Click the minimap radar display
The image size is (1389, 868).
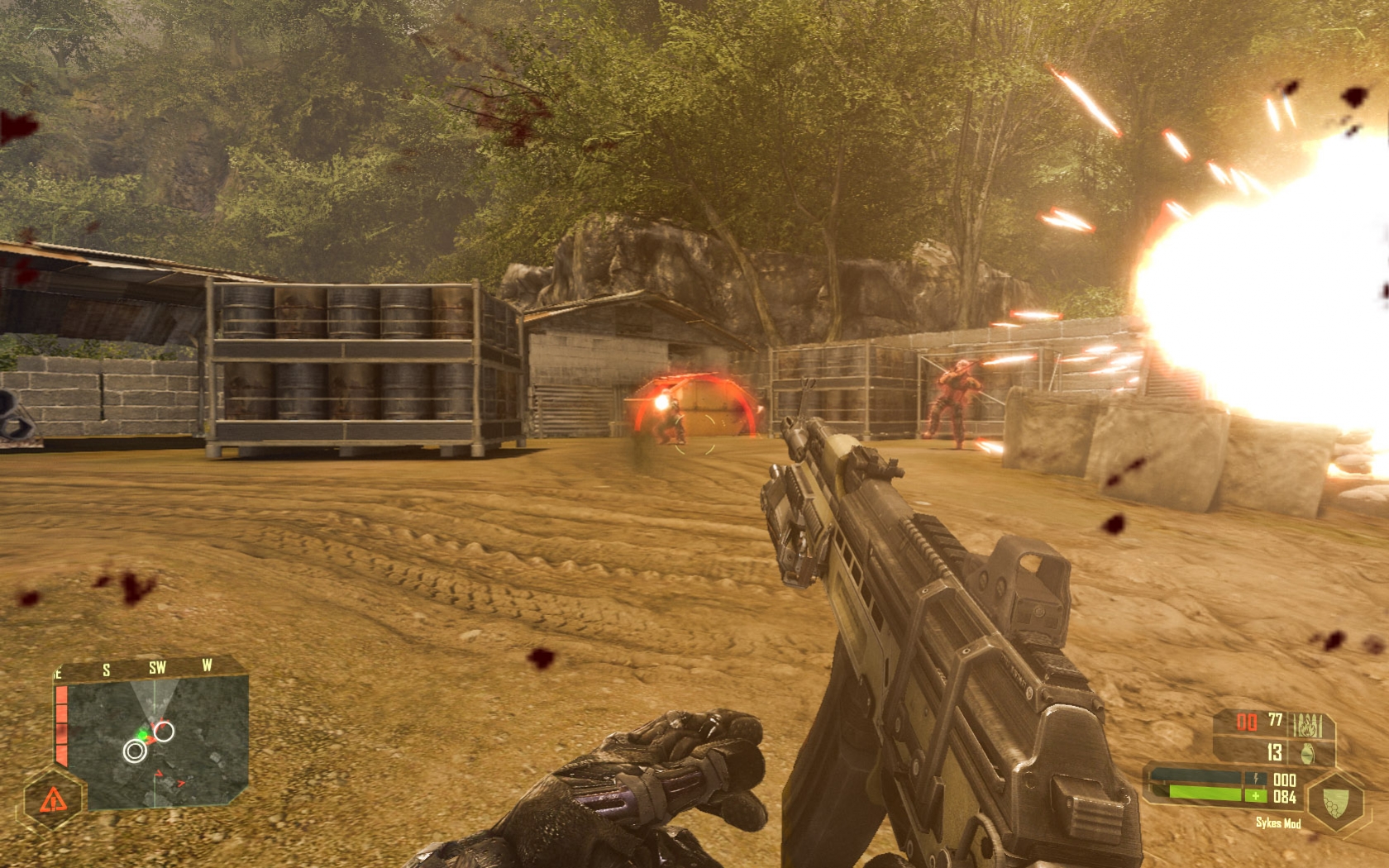point(157,742)
